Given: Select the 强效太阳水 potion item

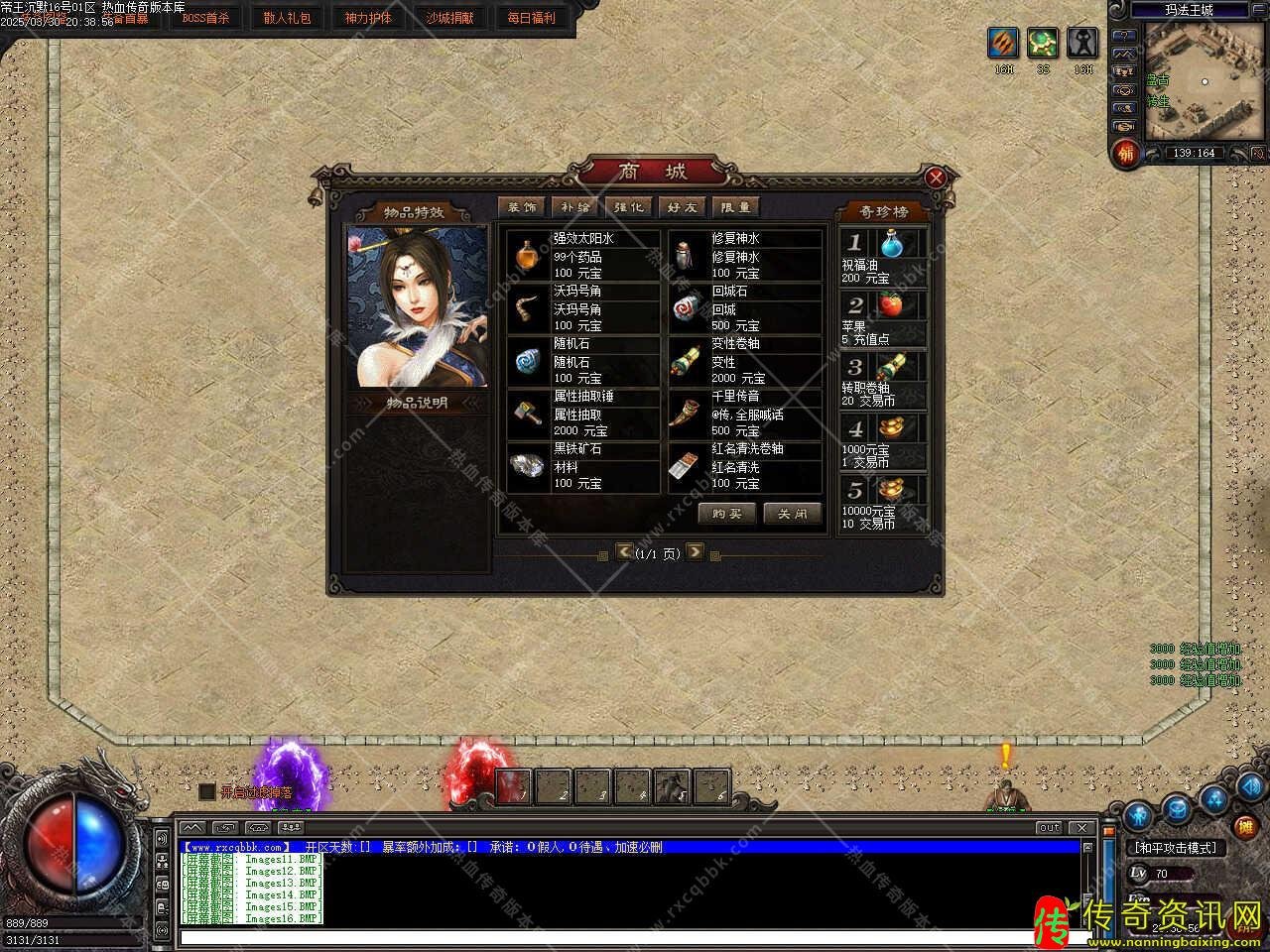Looking at the screenshot, I should 582,256.
